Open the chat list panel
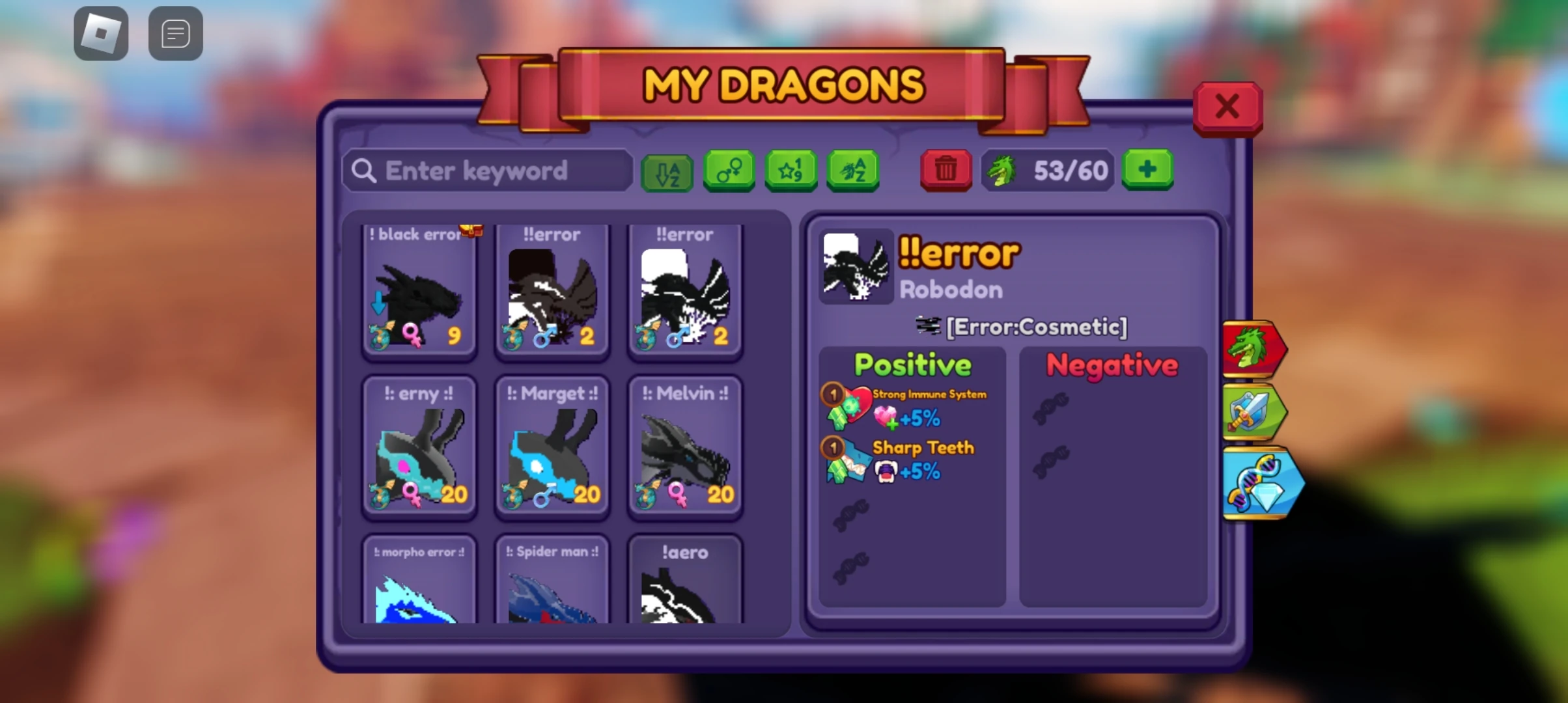The height and width of the screenshot is (703, 1568). coord(175,33)
